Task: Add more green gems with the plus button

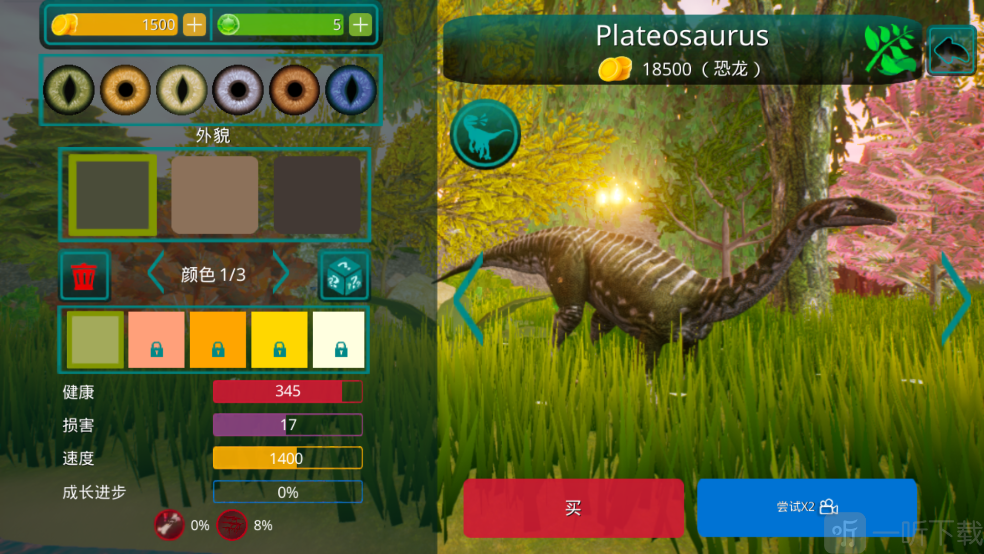Action: (360, 24)
